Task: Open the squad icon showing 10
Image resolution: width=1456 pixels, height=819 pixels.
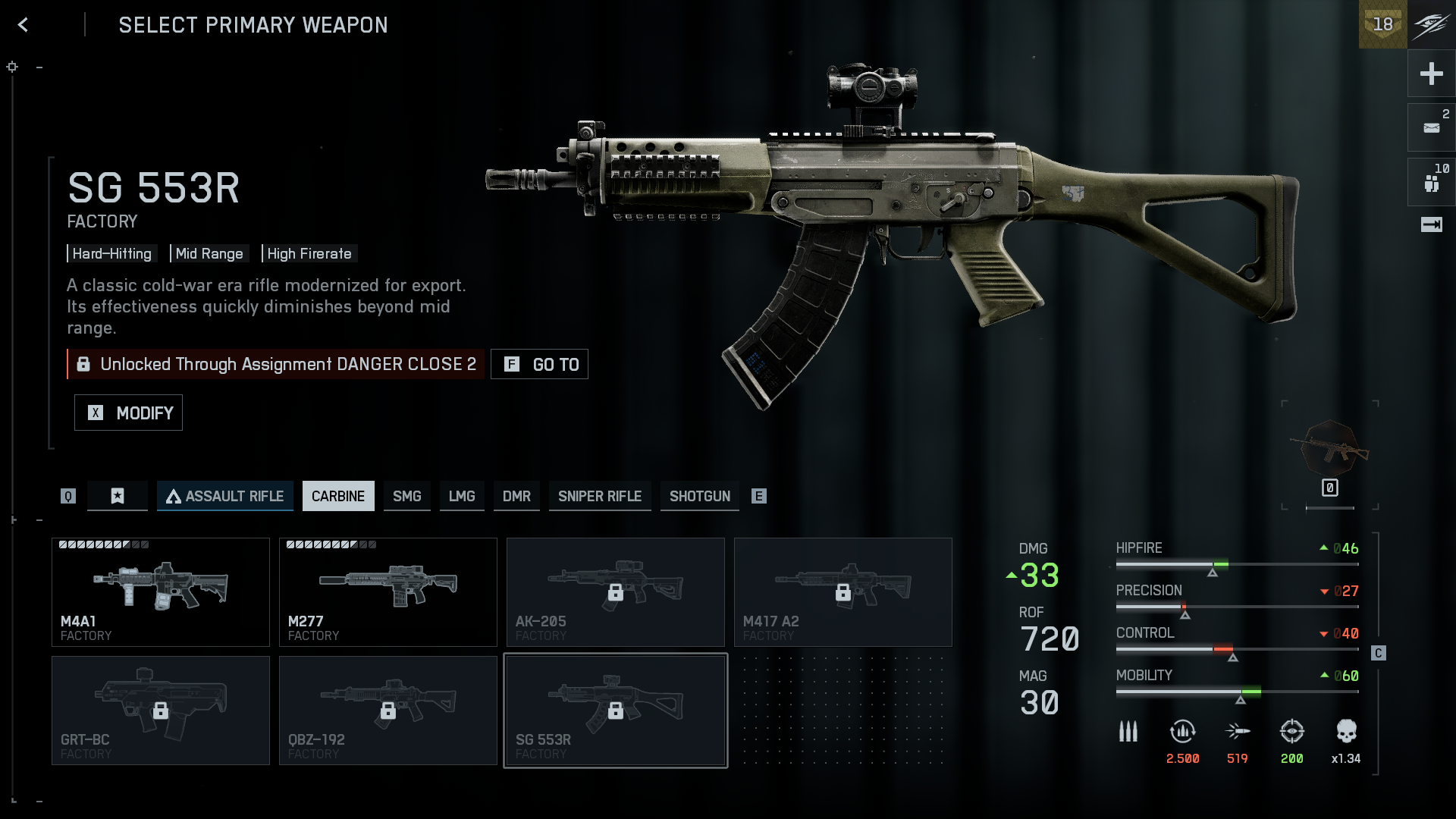Action: pyautogui.click(x=1431, y=182)
